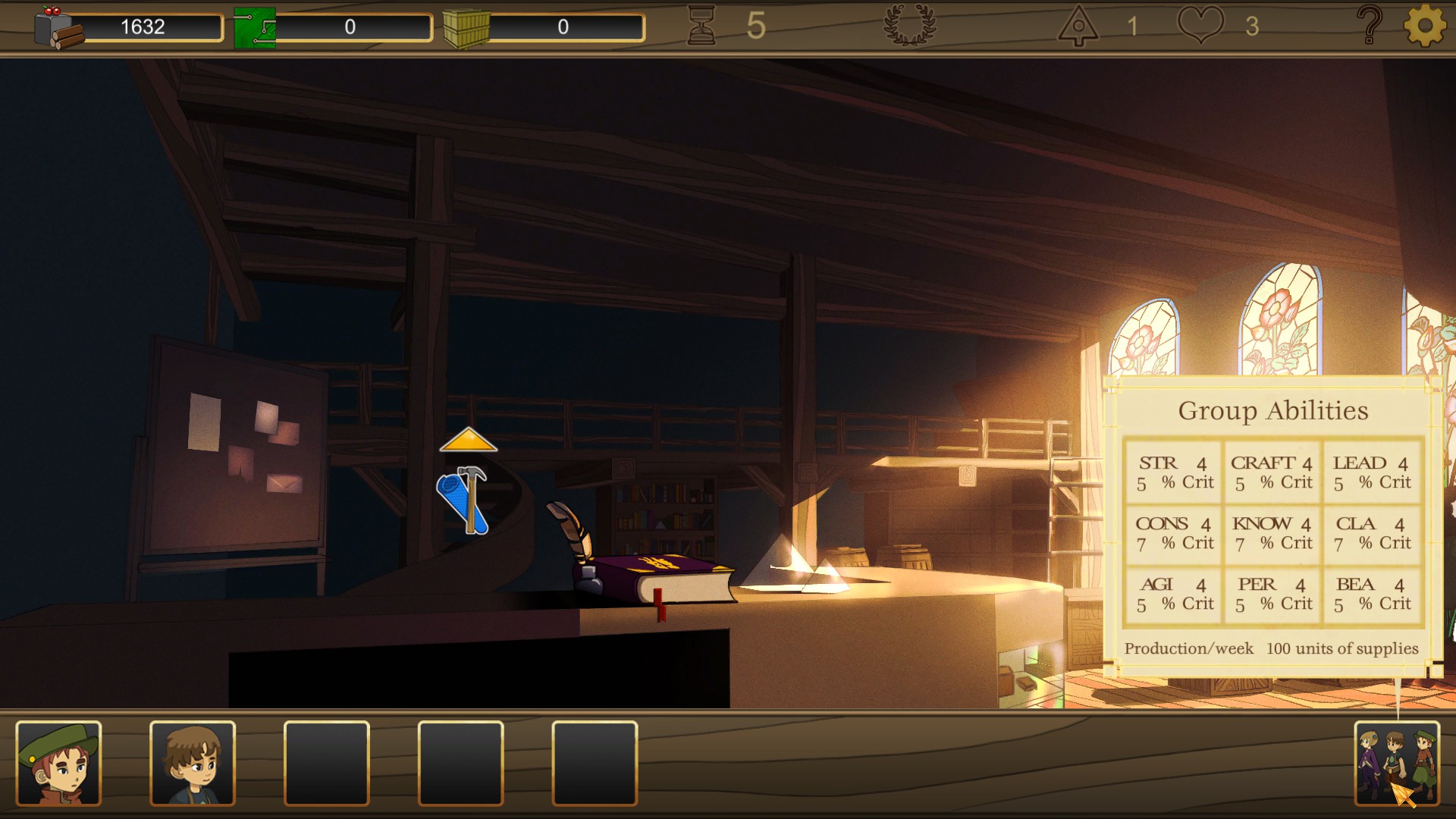Screen dimensions: 1456x819
Task: Click the tree icon in top bar
Action: [x=1080, y=25]
